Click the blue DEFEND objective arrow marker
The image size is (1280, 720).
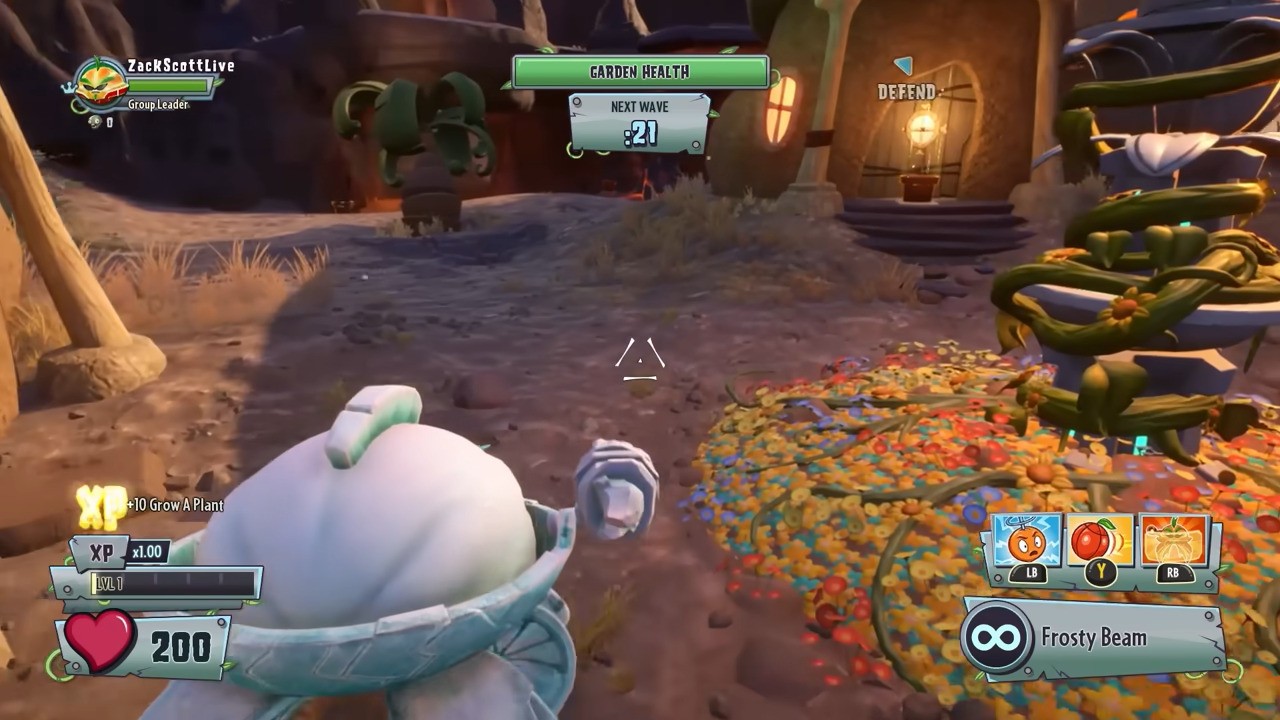click(x=903, y=66)
